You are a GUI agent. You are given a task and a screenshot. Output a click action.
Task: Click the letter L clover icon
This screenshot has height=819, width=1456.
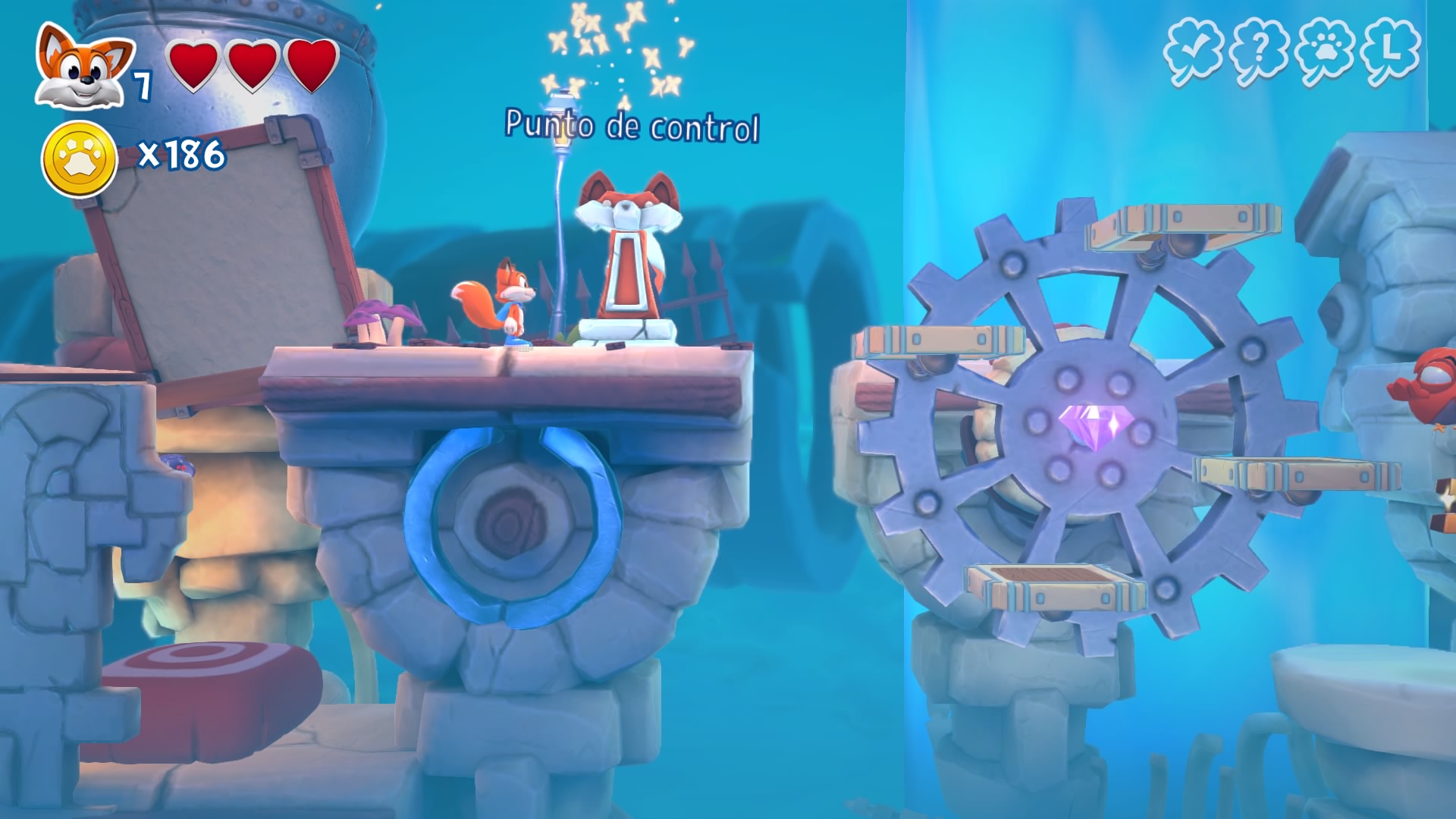(x=1390, y=52)
